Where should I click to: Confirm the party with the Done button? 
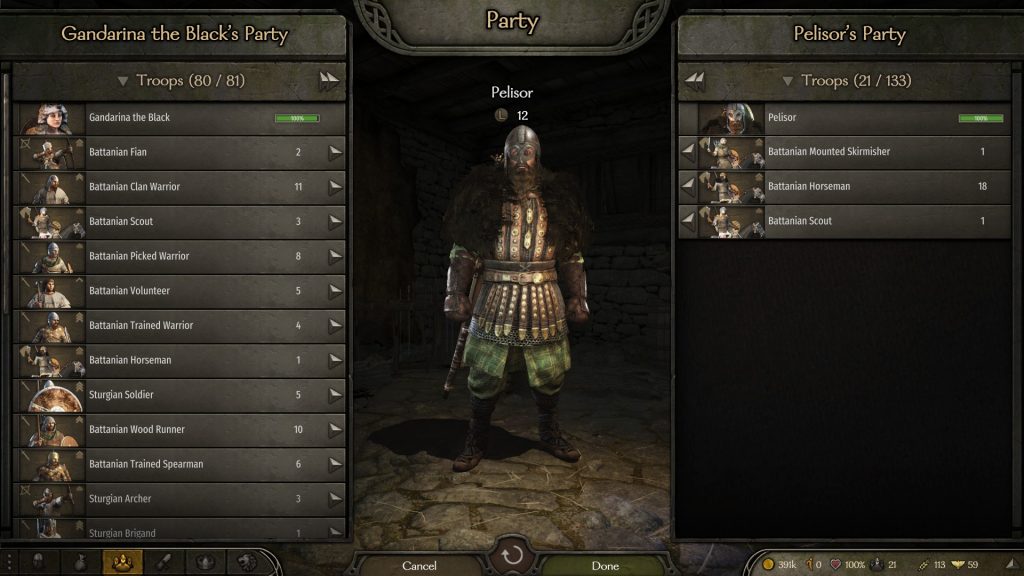pyautogui.click(x=605, y=565)
